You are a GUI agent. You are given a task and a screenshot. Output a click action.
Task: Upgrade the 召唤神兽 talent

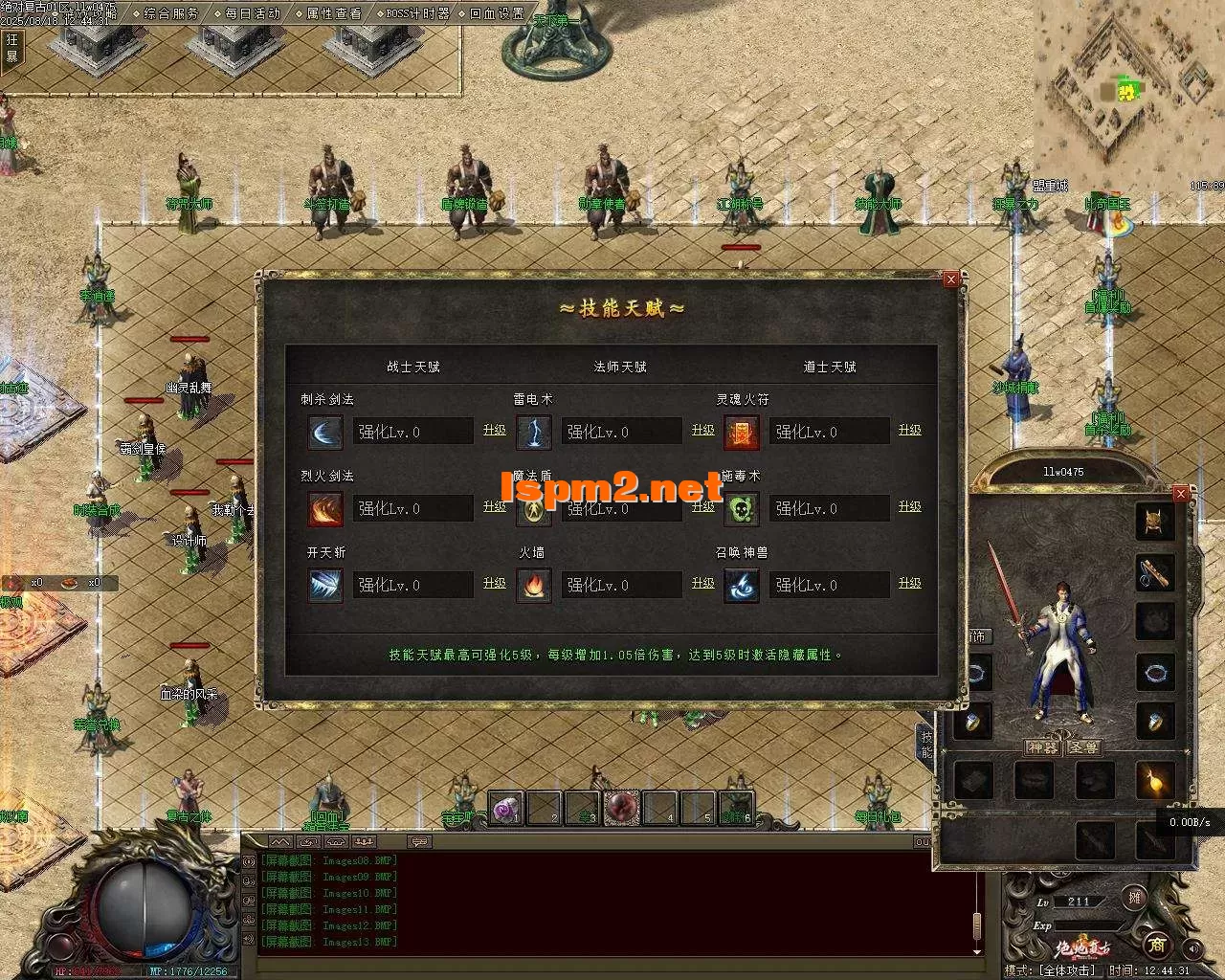click(x=909, y=583)
